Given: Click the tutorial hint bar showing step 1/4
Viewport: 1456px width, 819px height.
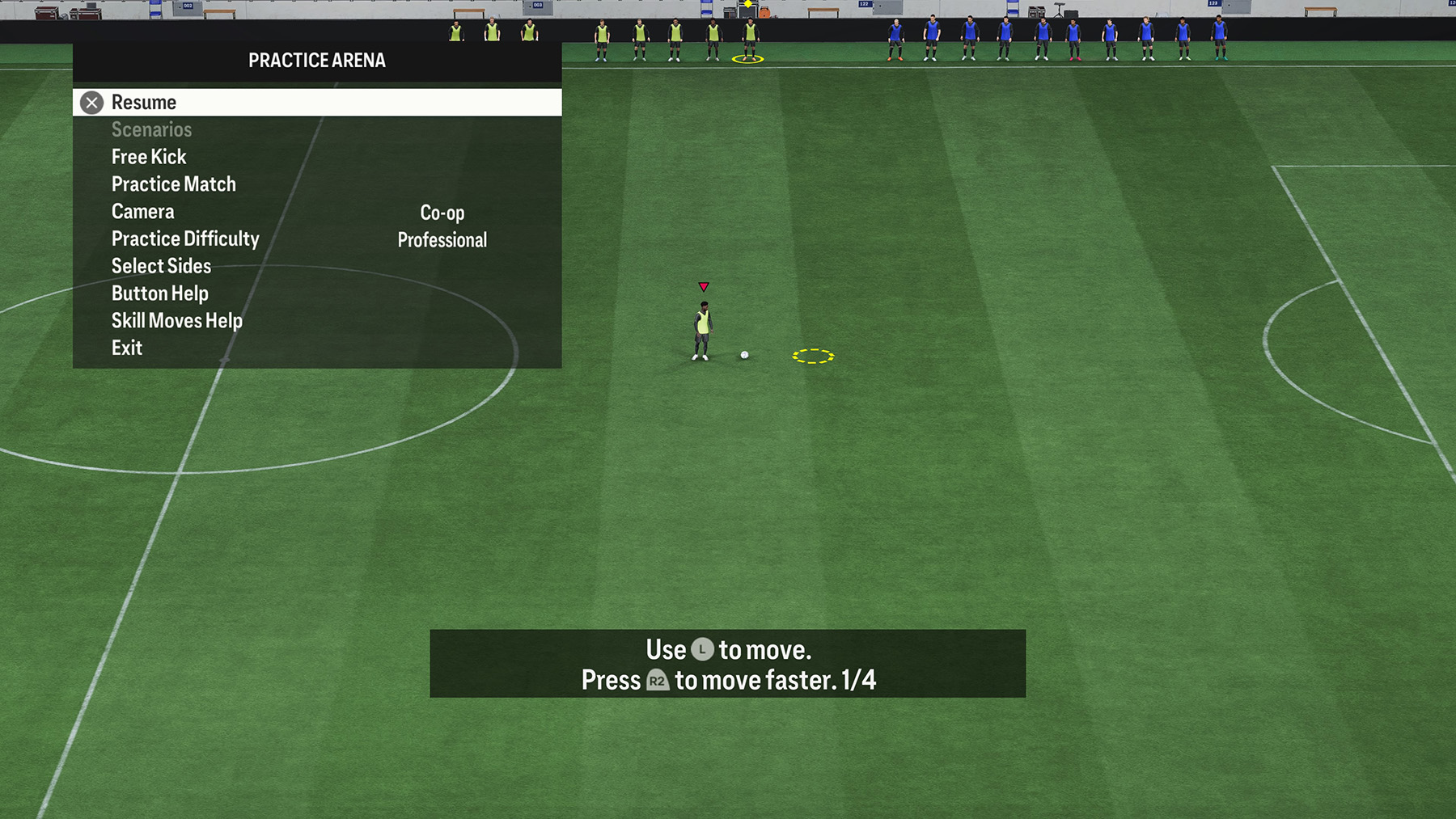Looking at the screenshot, I should [x=726, y=665].
